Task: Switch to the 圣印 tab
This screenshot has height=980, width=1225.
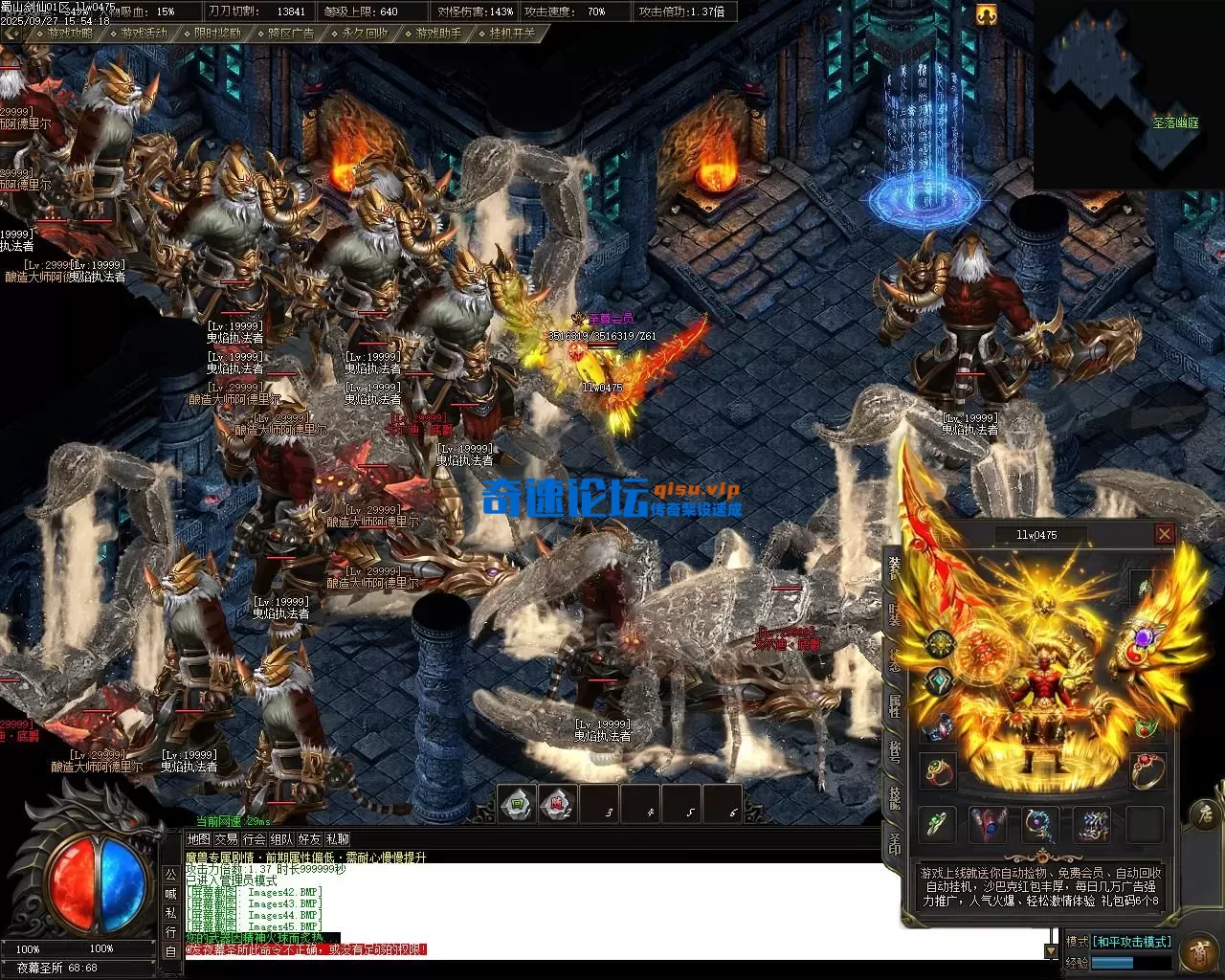Action: coord(894,844)
